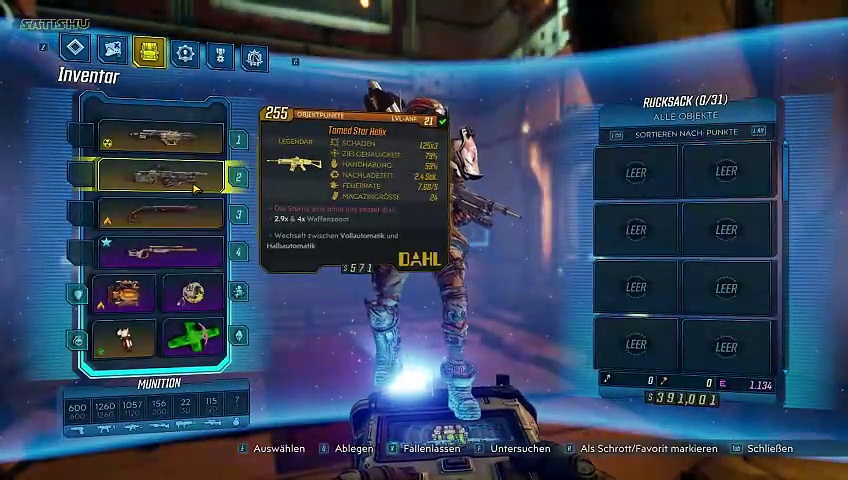Select the equipped shield slot
Image resolution: width=848 pixels, height=480 pixels.
pyautogui.click(x=124, y=294)
